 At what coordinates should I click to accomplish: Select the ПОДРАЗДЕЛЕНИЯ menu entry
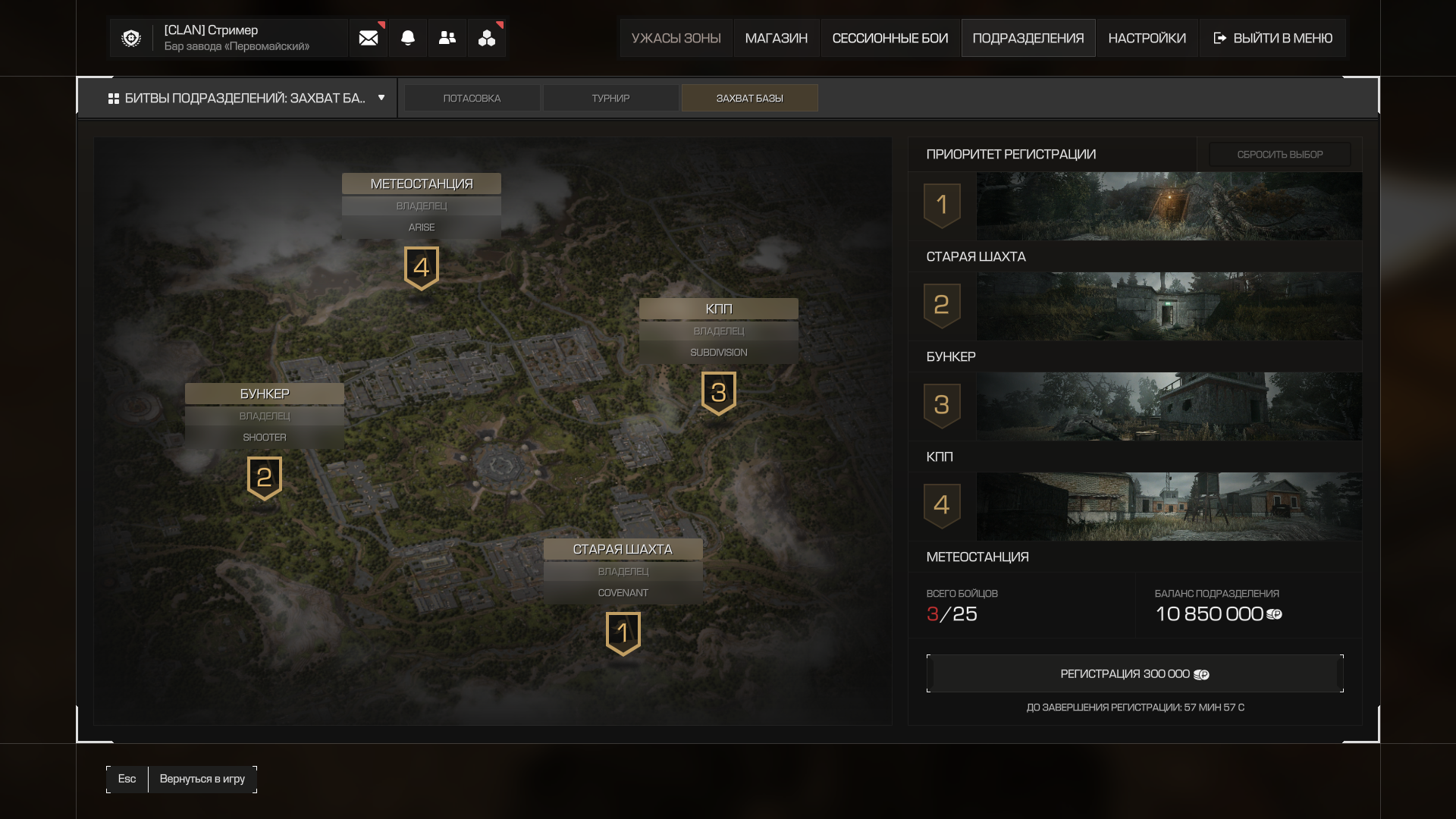[x=1028, y=38]
